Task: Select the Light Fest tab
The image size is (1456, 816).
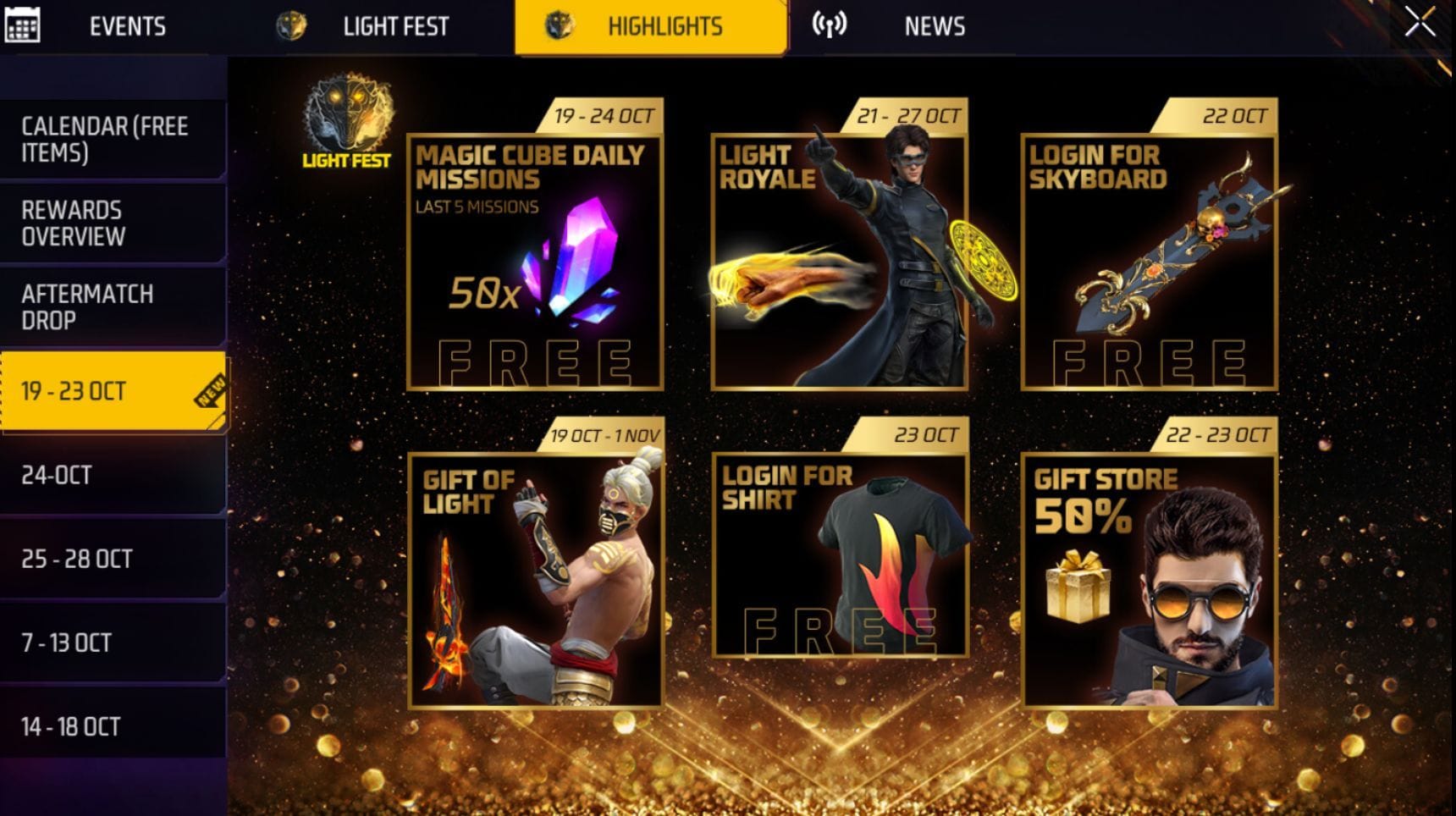Action: [394, 25]
